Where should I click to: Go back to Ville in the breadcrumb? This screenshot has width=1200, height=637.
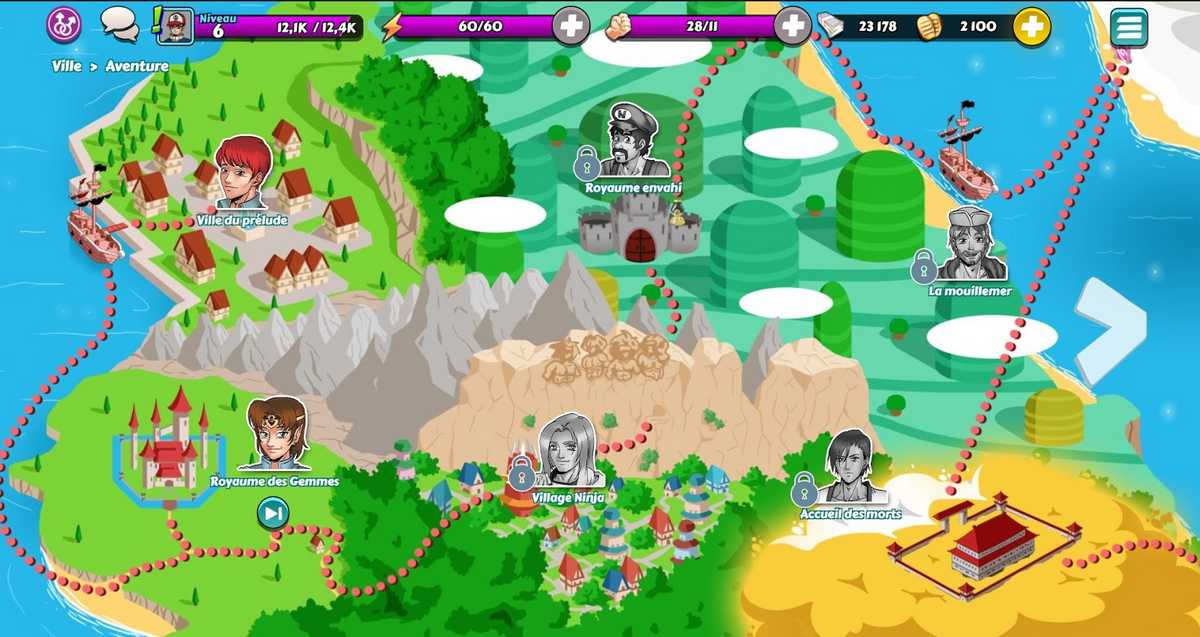point(67,66)
